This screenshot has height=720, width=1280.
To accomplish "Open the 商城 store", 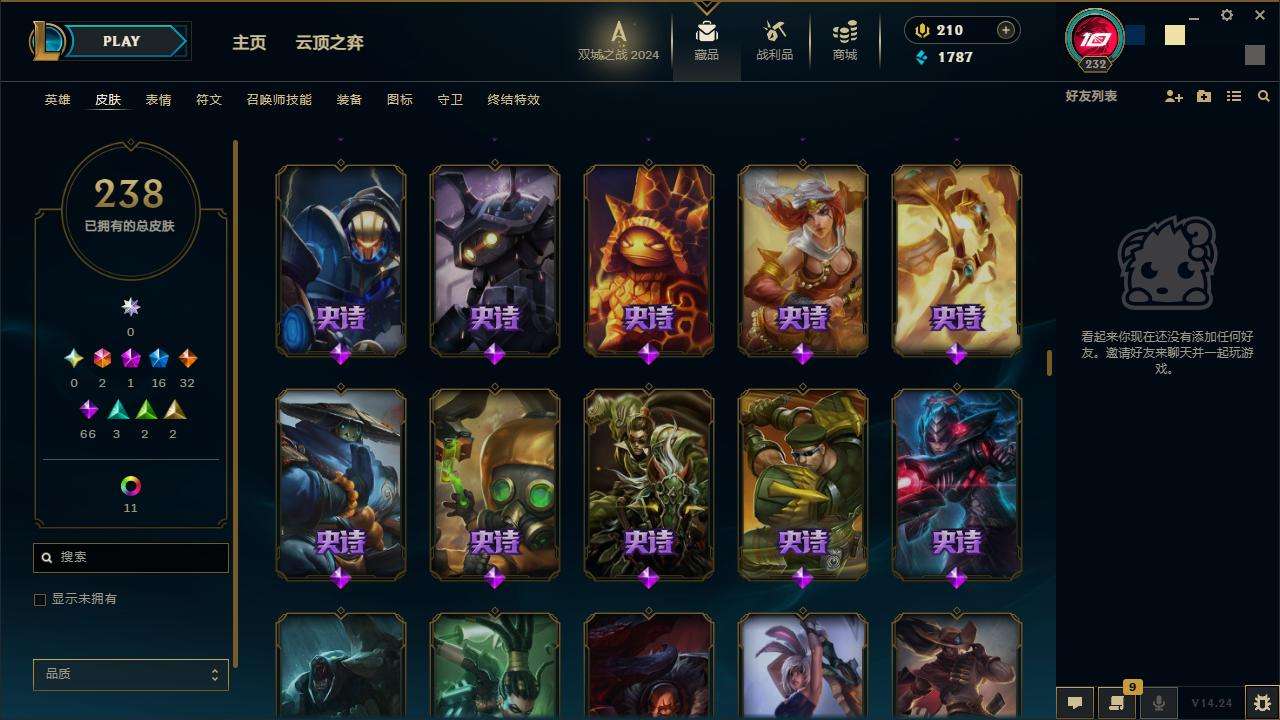I will tap(845, 42).
